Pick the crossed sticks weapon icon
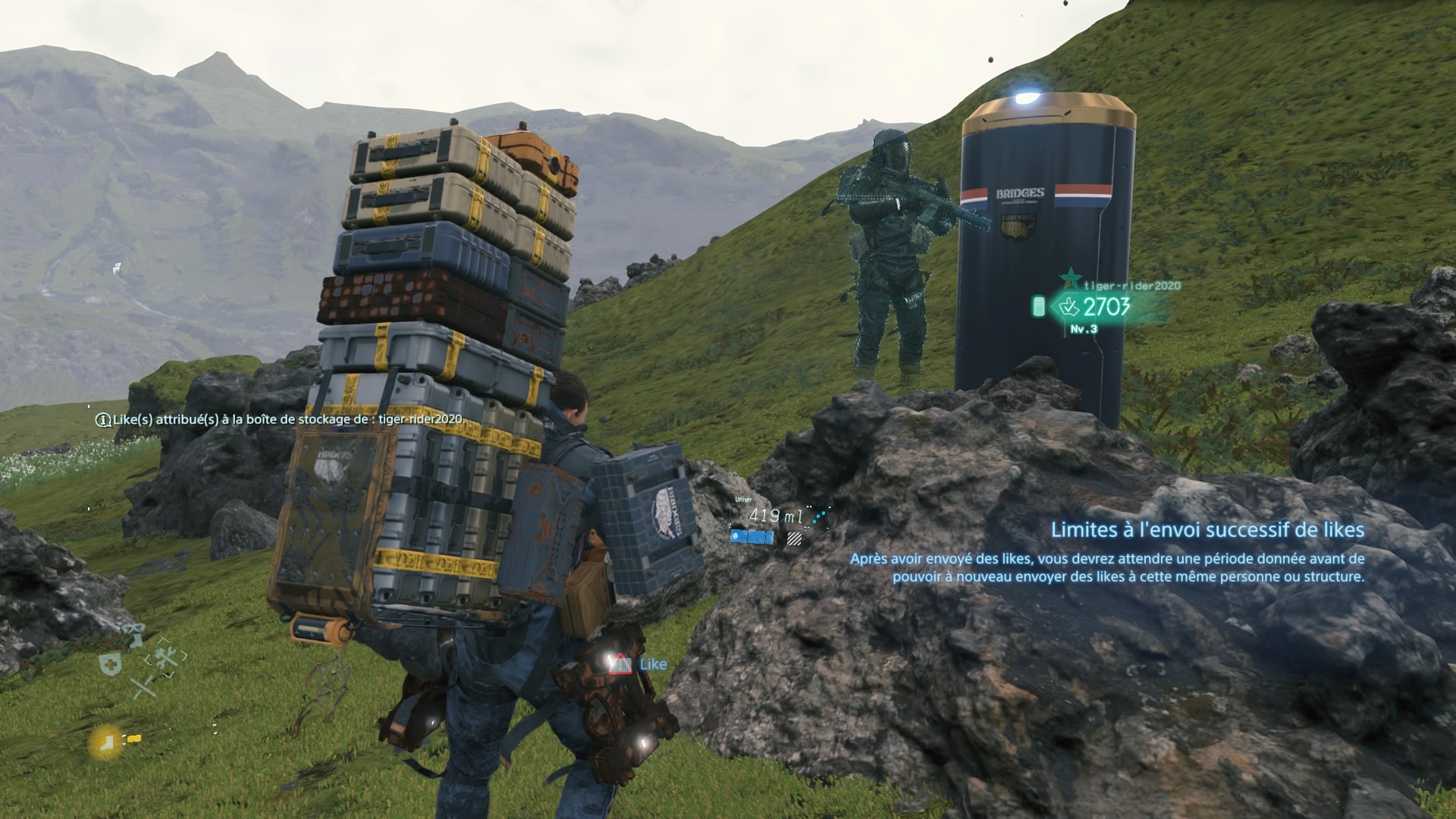 click(143, 689)
